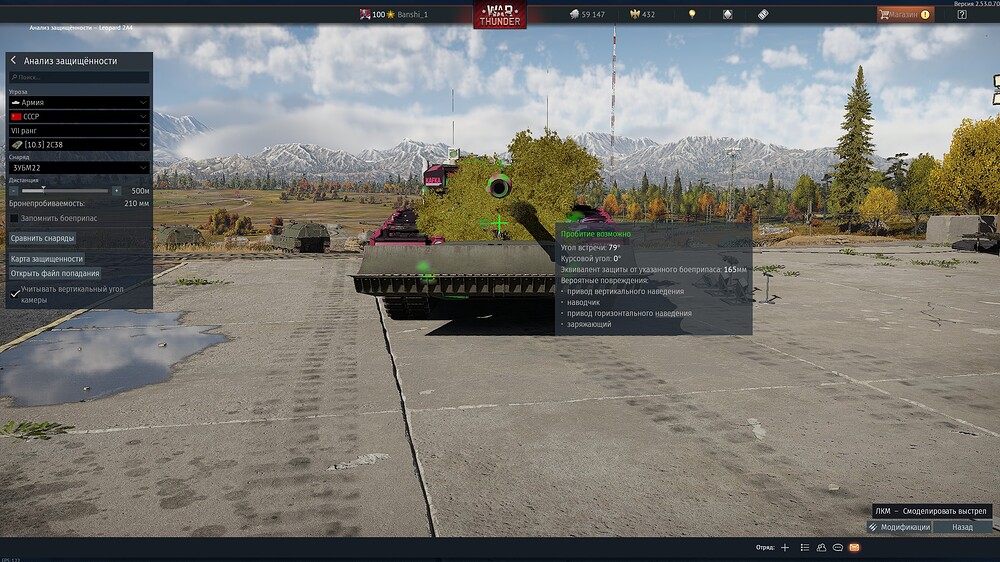Add a squad member with the plus icon

[785, 548]
